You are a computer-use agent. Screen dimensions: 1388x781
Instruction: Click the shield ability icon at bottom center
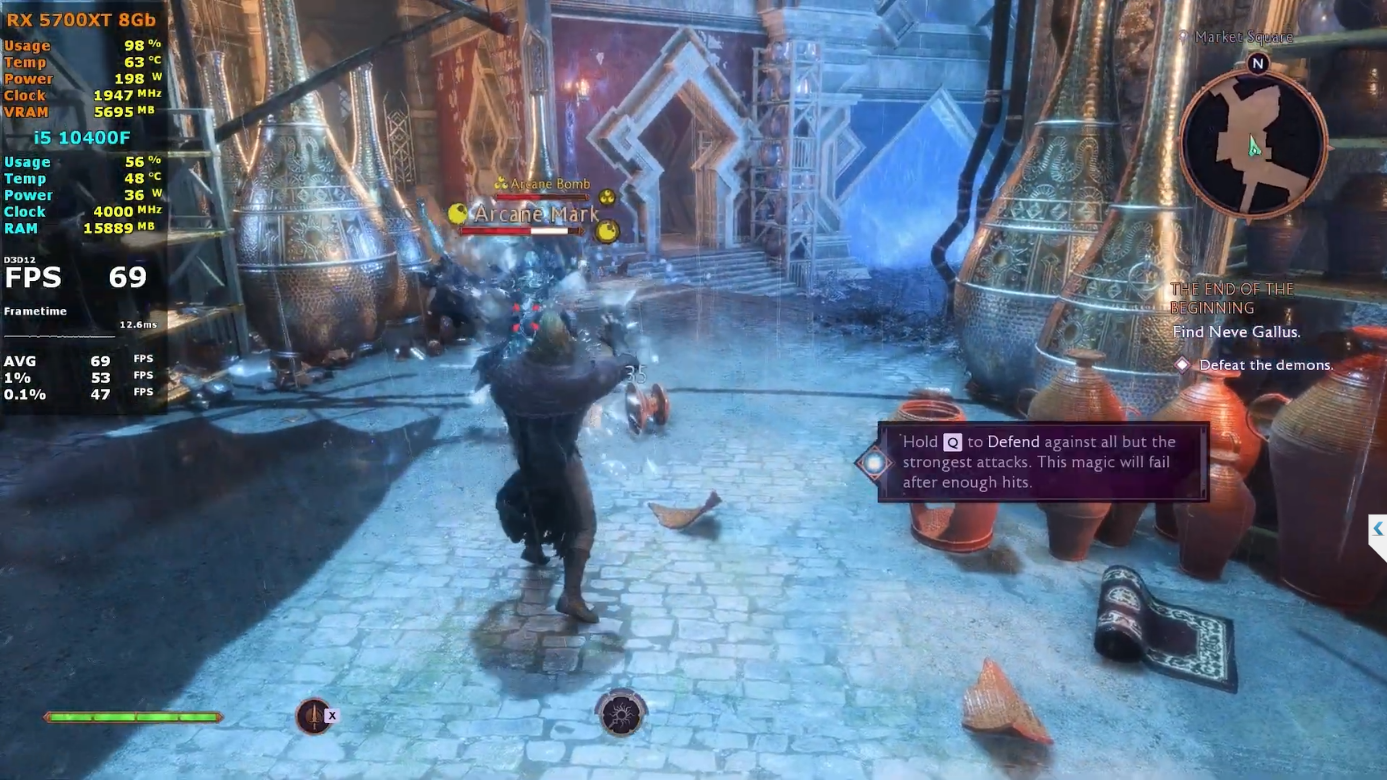(x=621, y=712)
